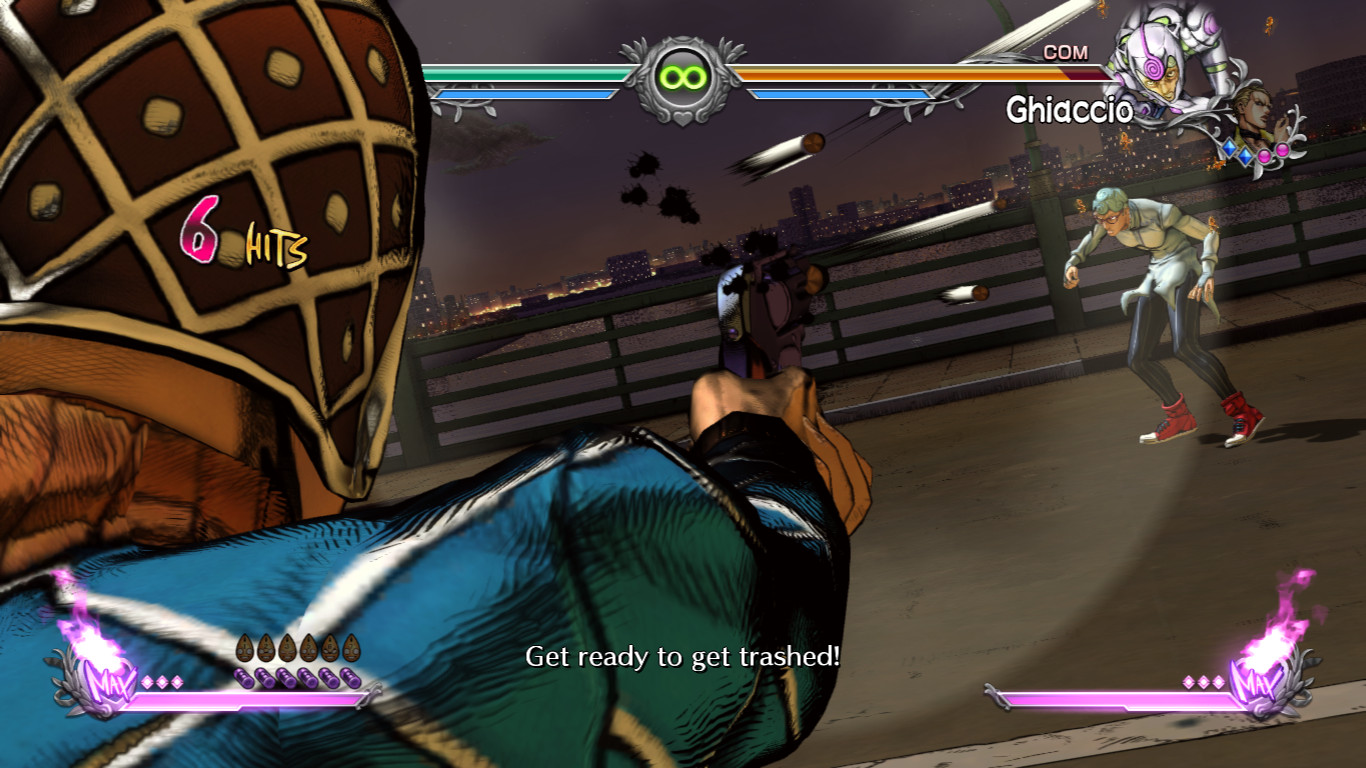Screen dimensions: 1366x768
Task: Click the first purple revolver bullet icon
Action: 243,679
